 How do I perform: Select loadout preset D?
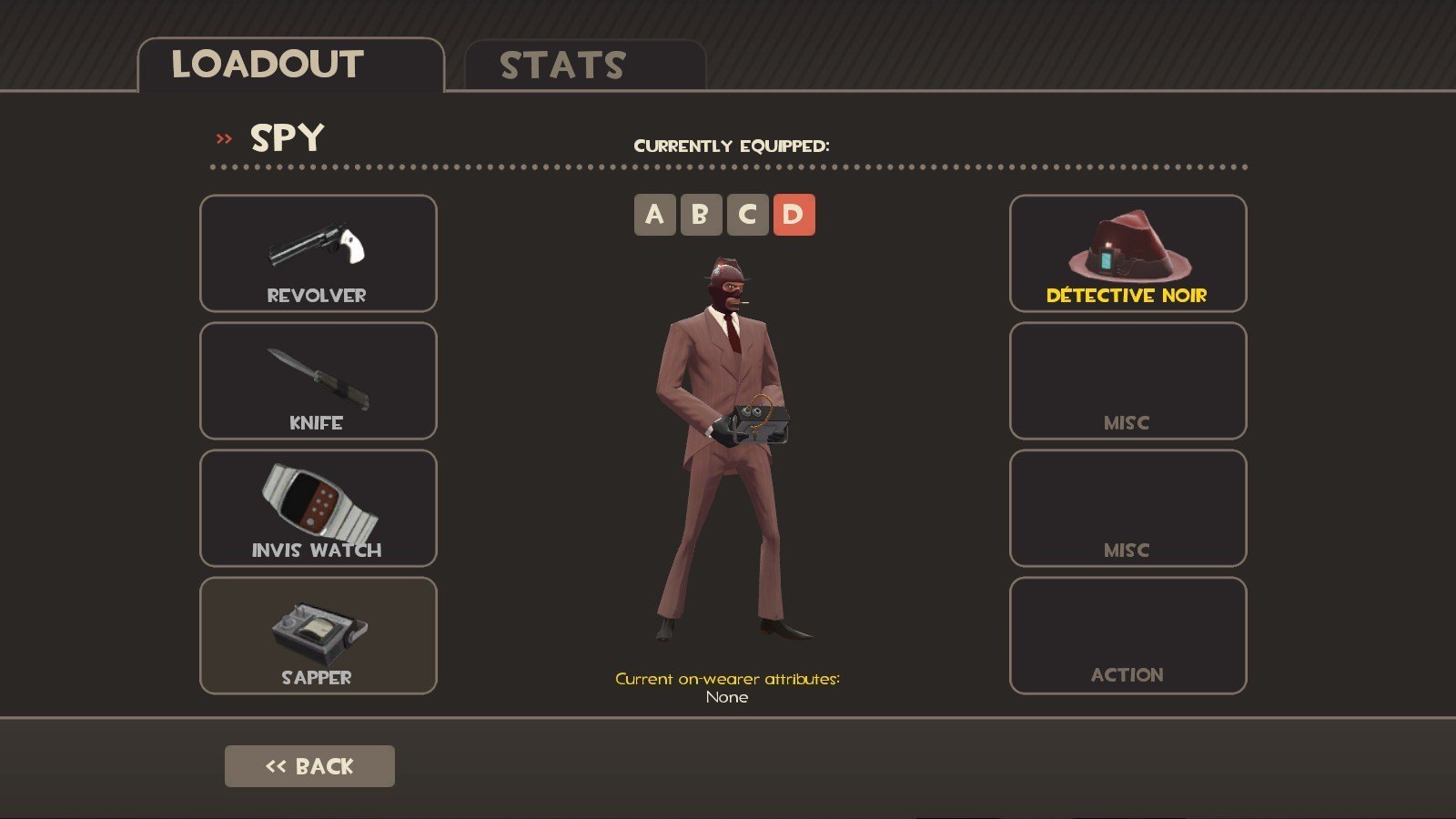click(x=794, y=215)
